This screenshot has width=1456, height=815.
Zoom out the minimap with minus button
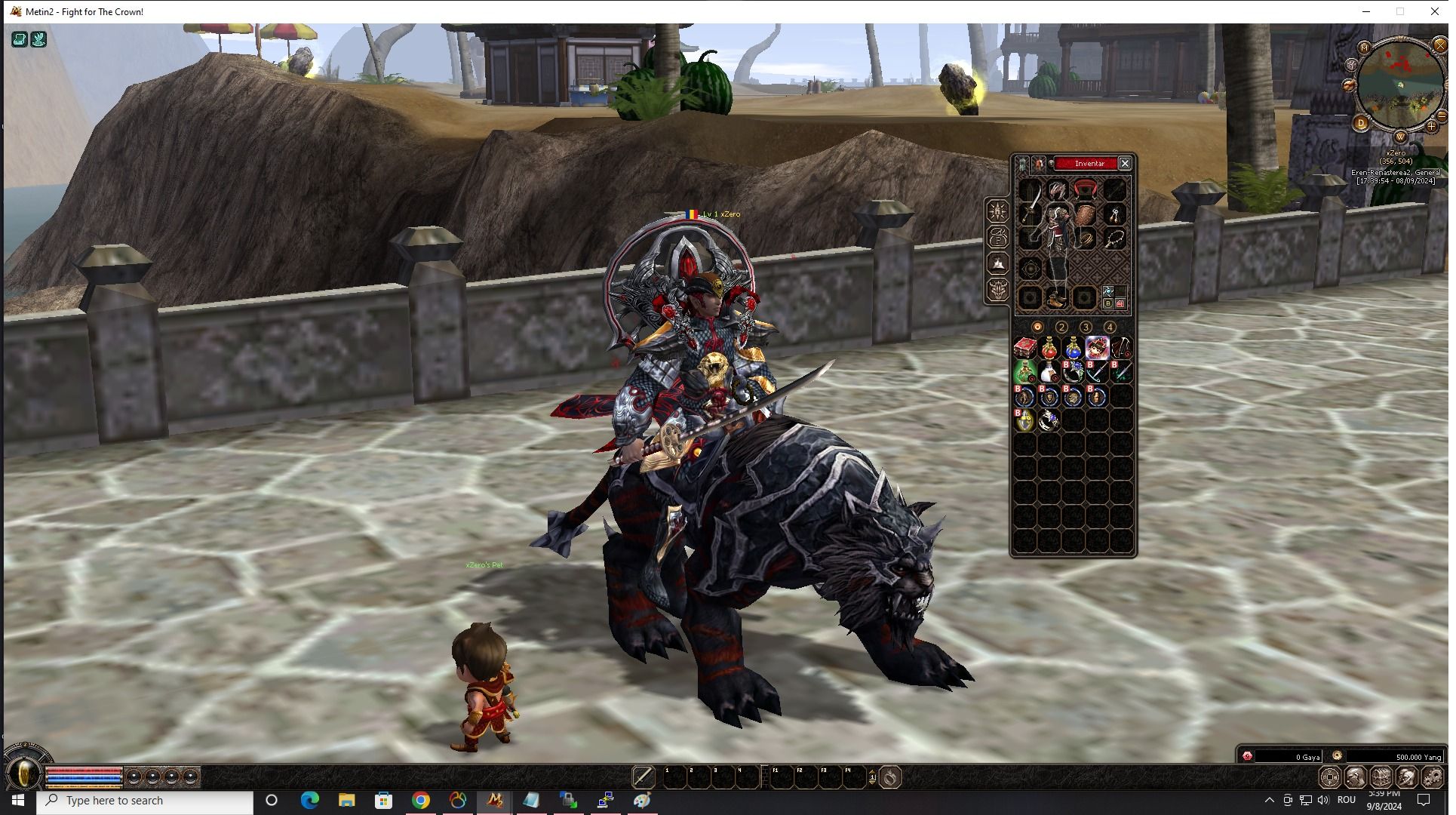[1441, 116]
